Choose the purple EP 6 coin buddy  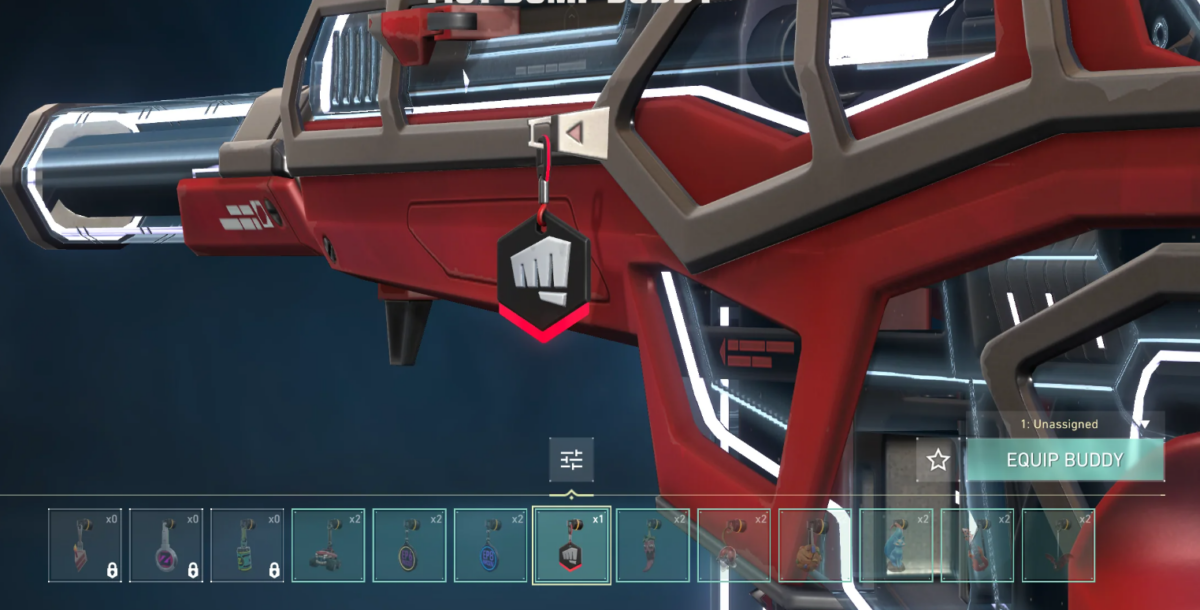(x=409, y=545)
